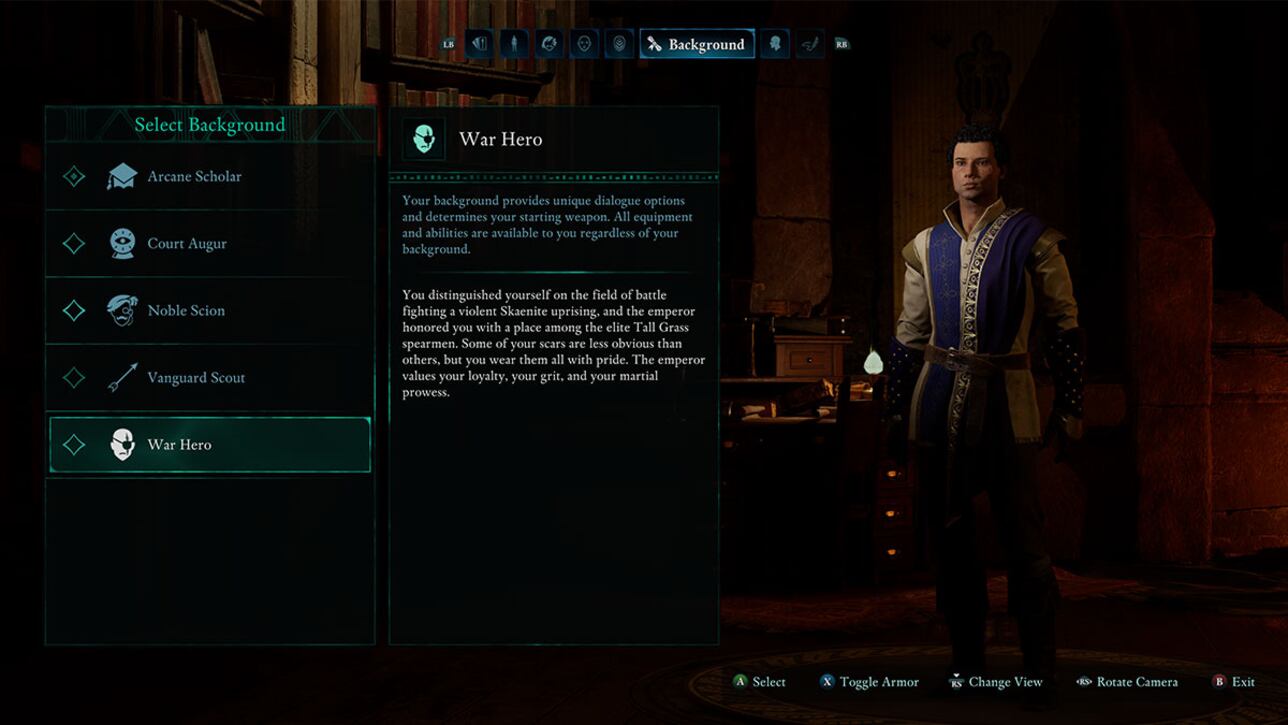
Task: Click the War Hero mask icon in description header
Action: pyautogui.click(x=422, y=138)
